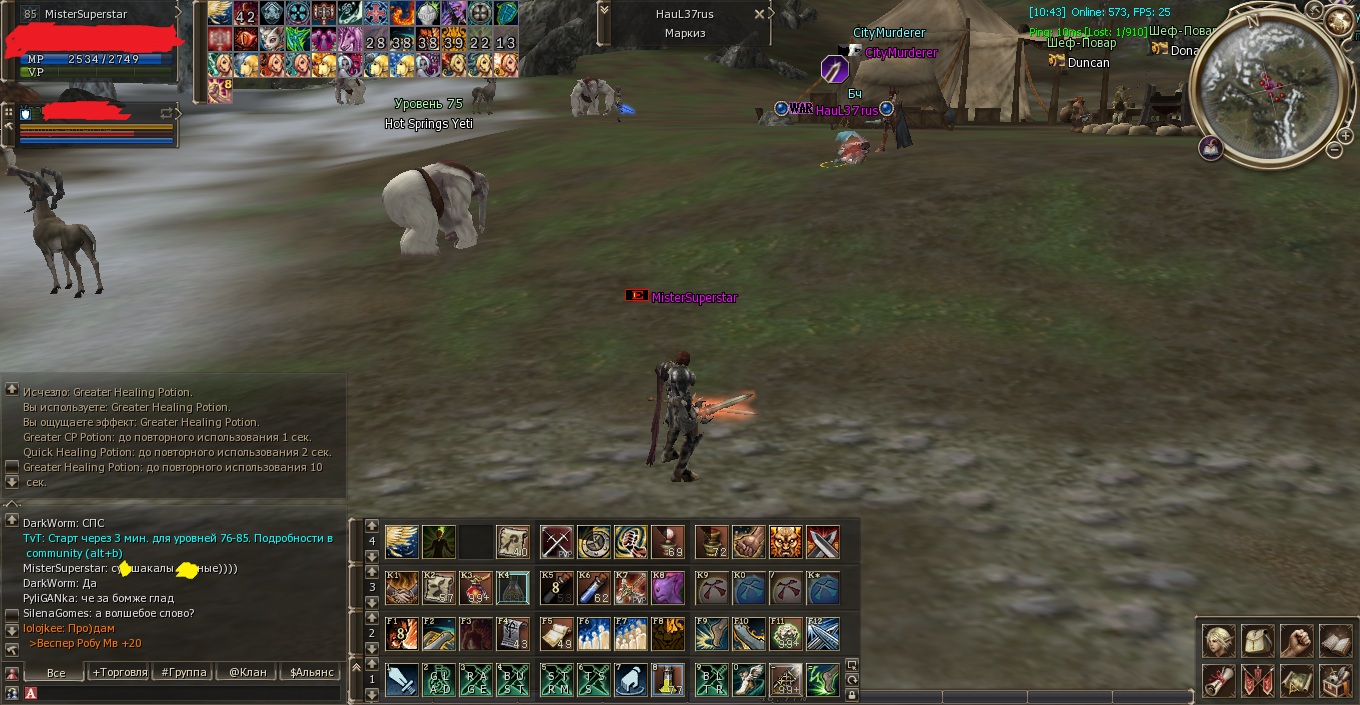Open the skills book icon
The height and width of the screenshot is (705, 1360).
click(x=1335, y=640)
